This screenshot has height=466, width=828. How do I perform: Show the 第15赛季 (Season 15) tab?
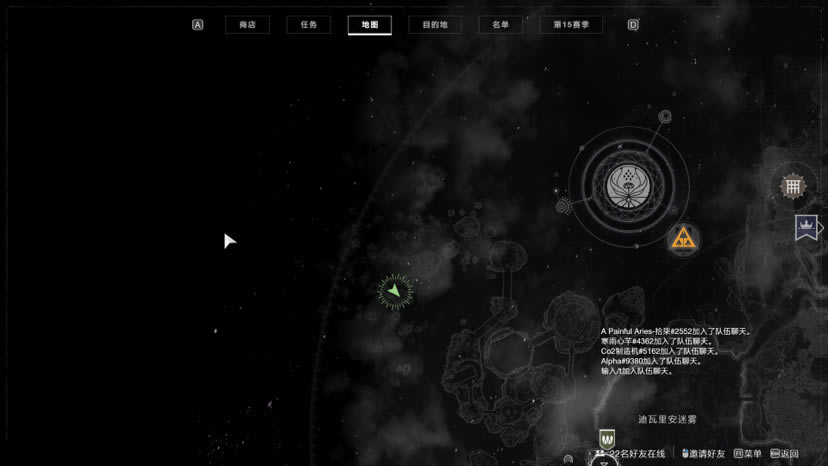pyautogui.click(x=571, y=25)
